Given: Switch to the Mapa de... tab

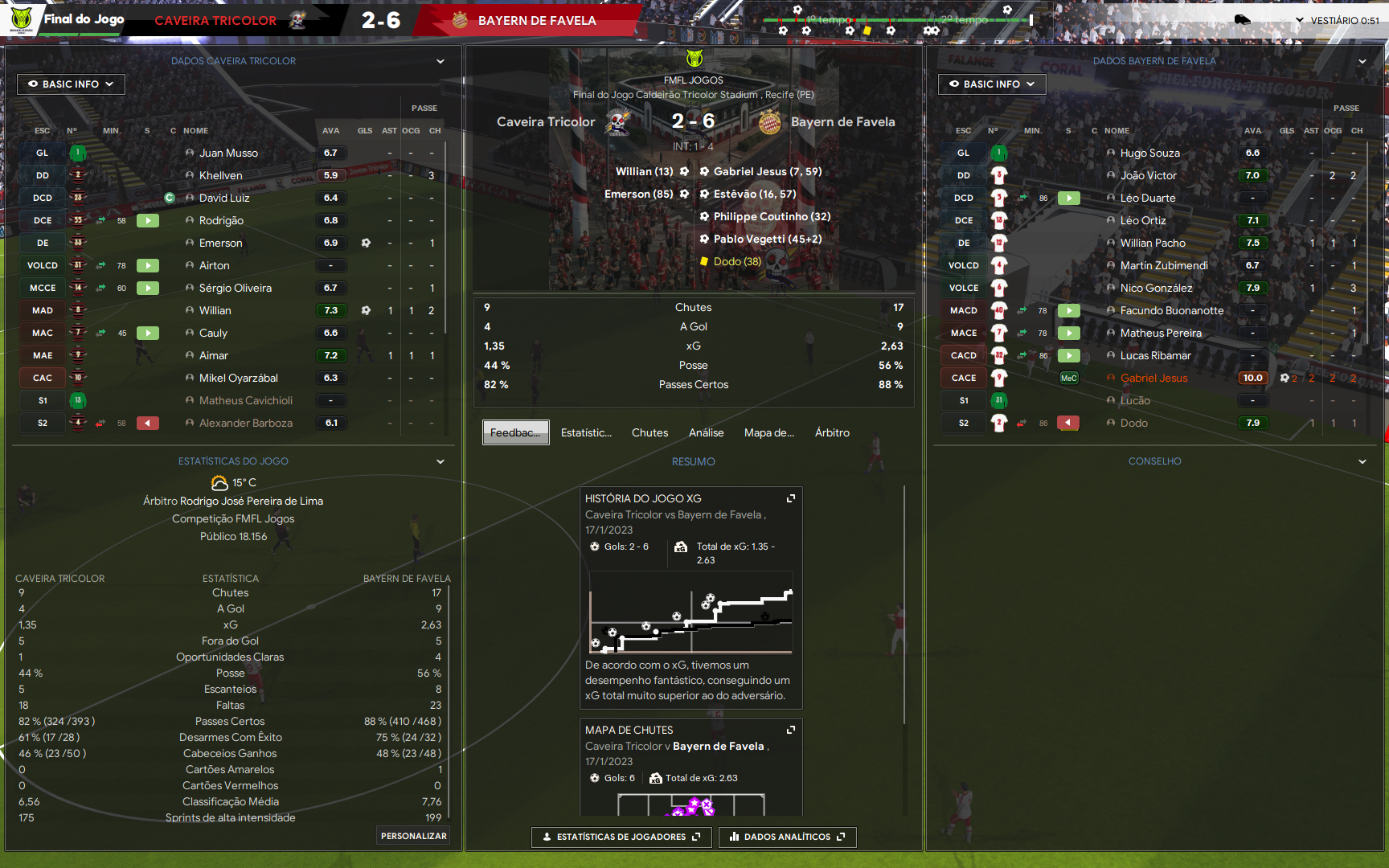Looking at the screenshot, I should [768, 432].
